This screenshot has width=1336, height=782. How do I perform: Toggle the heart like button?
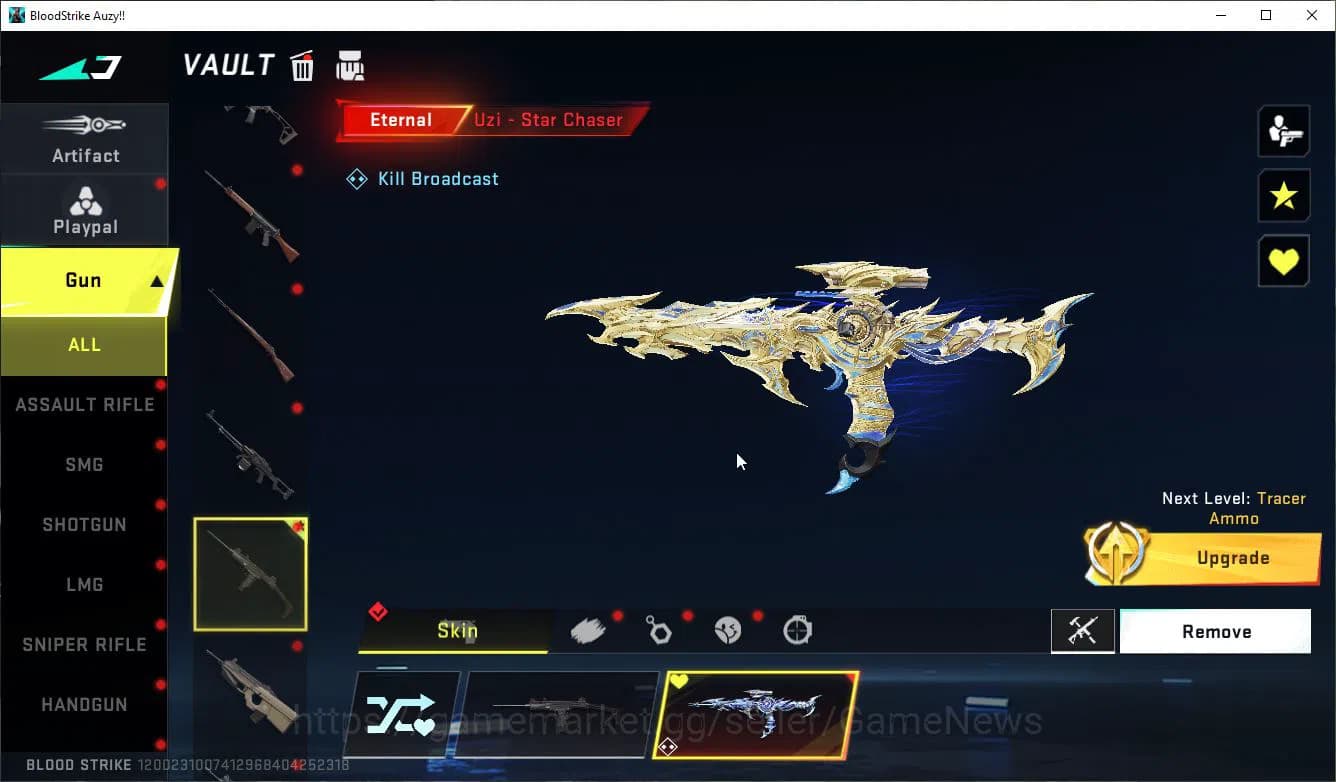point(1283,261)
